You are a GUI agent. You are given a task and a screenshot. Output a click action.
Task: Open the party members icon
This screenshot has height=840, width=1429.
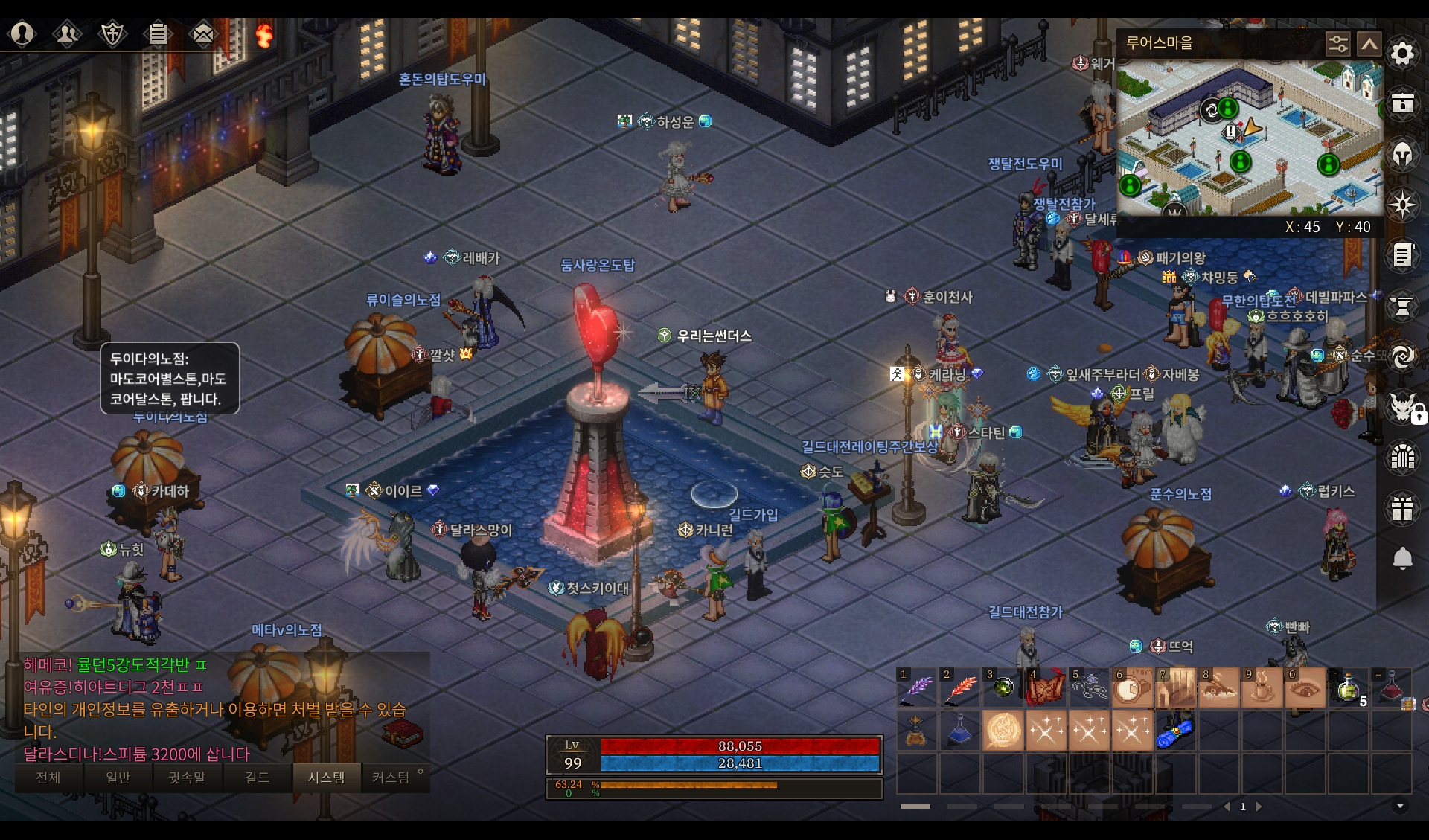pos(67,33)
